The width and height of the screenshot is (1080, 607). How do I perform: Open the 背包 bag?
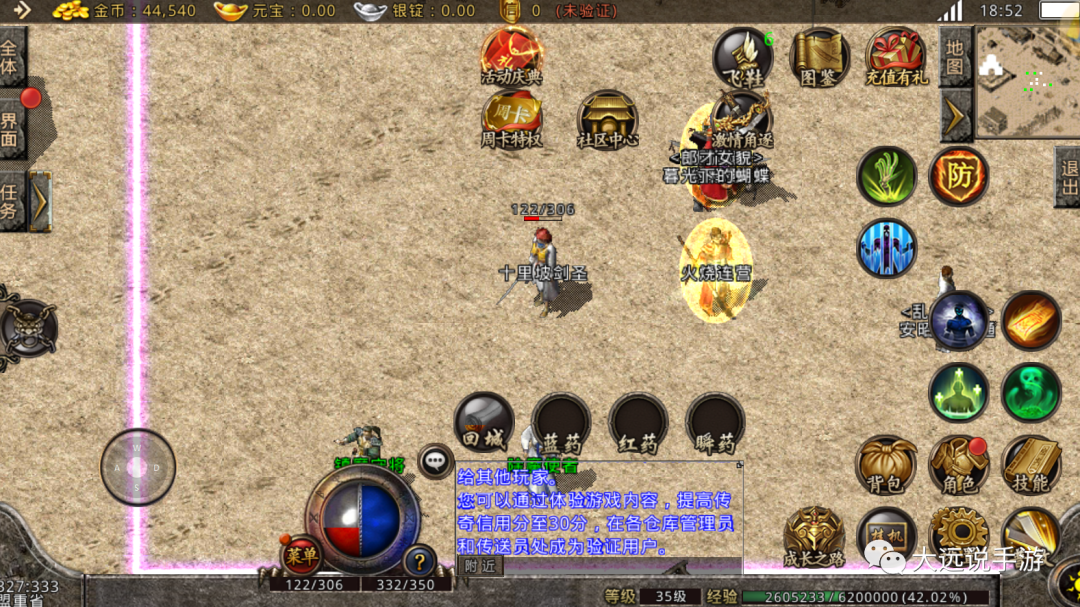tap(886, 465)
